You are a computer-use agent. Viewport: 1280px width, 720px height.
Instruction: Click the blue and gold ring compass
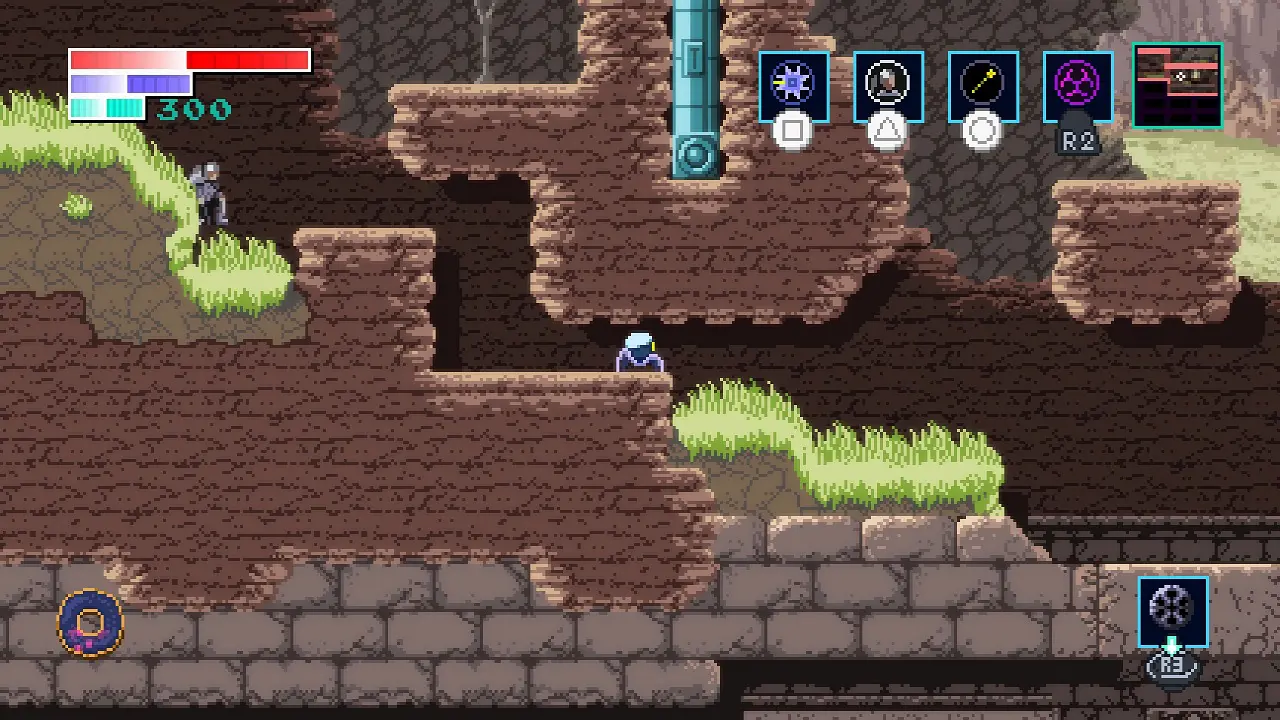(90, 622)
